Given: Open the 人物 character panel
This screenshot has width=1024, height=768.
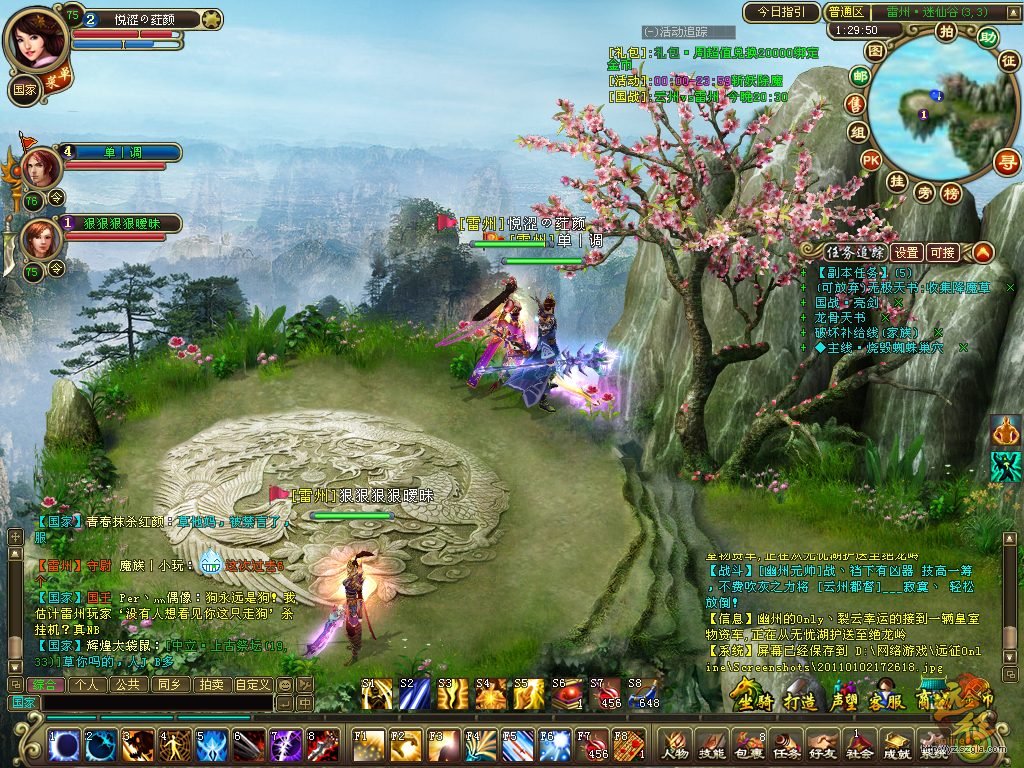Looking at the screenshot, I should (x=674, y=744).
